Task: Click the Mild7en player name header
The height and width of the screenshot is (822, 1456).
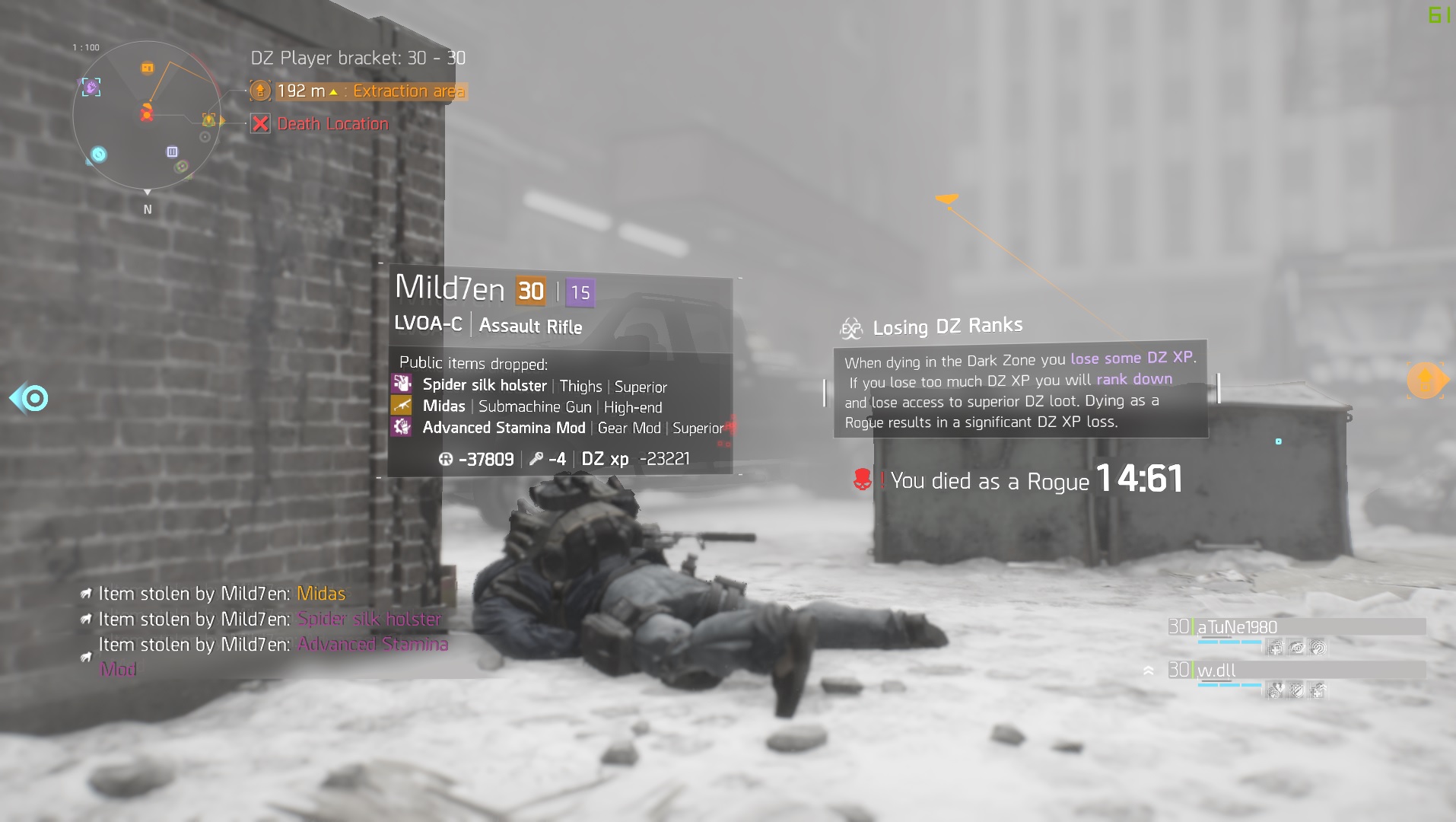Action: [450, 288]
